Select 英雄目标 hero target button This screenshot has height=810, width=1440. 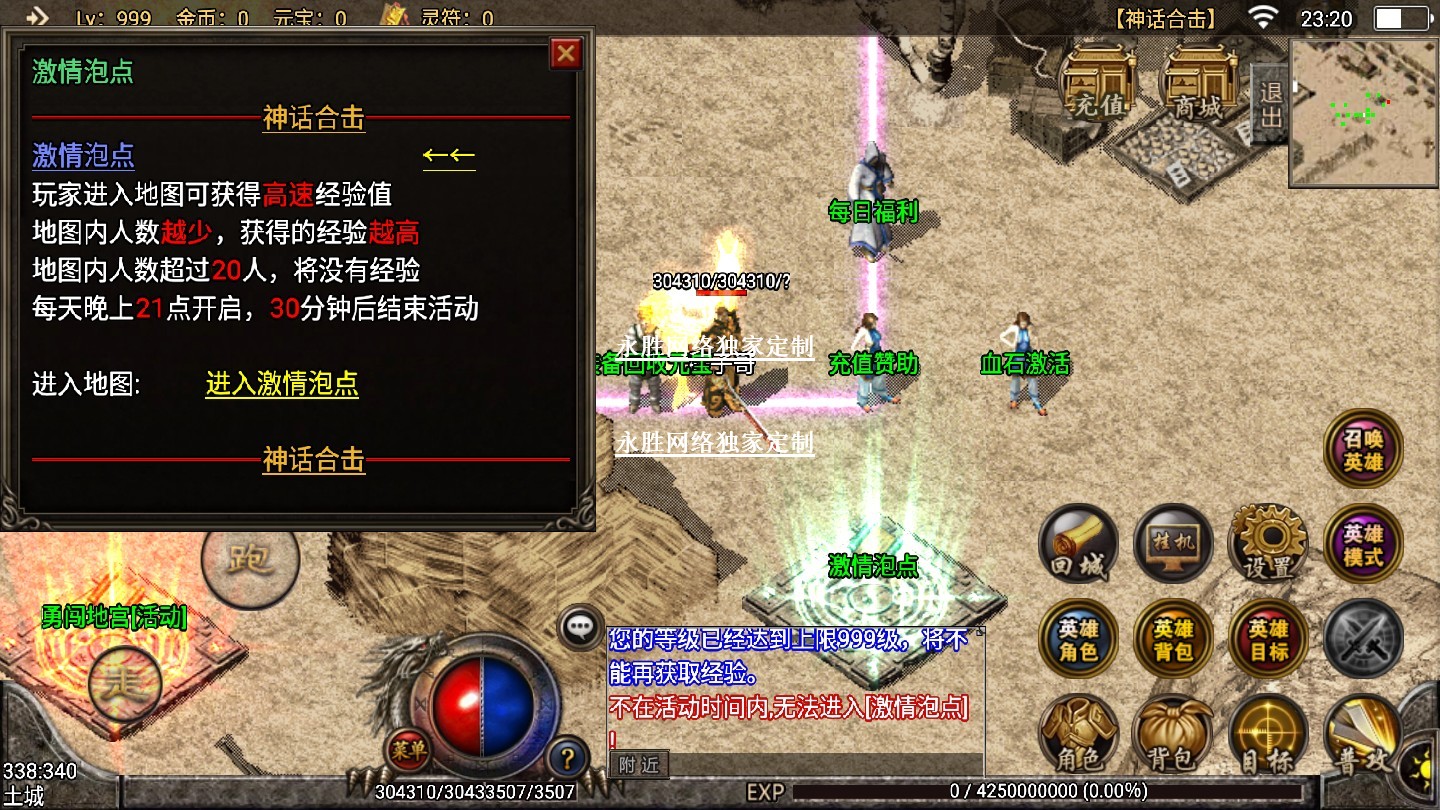[1268, 639]
